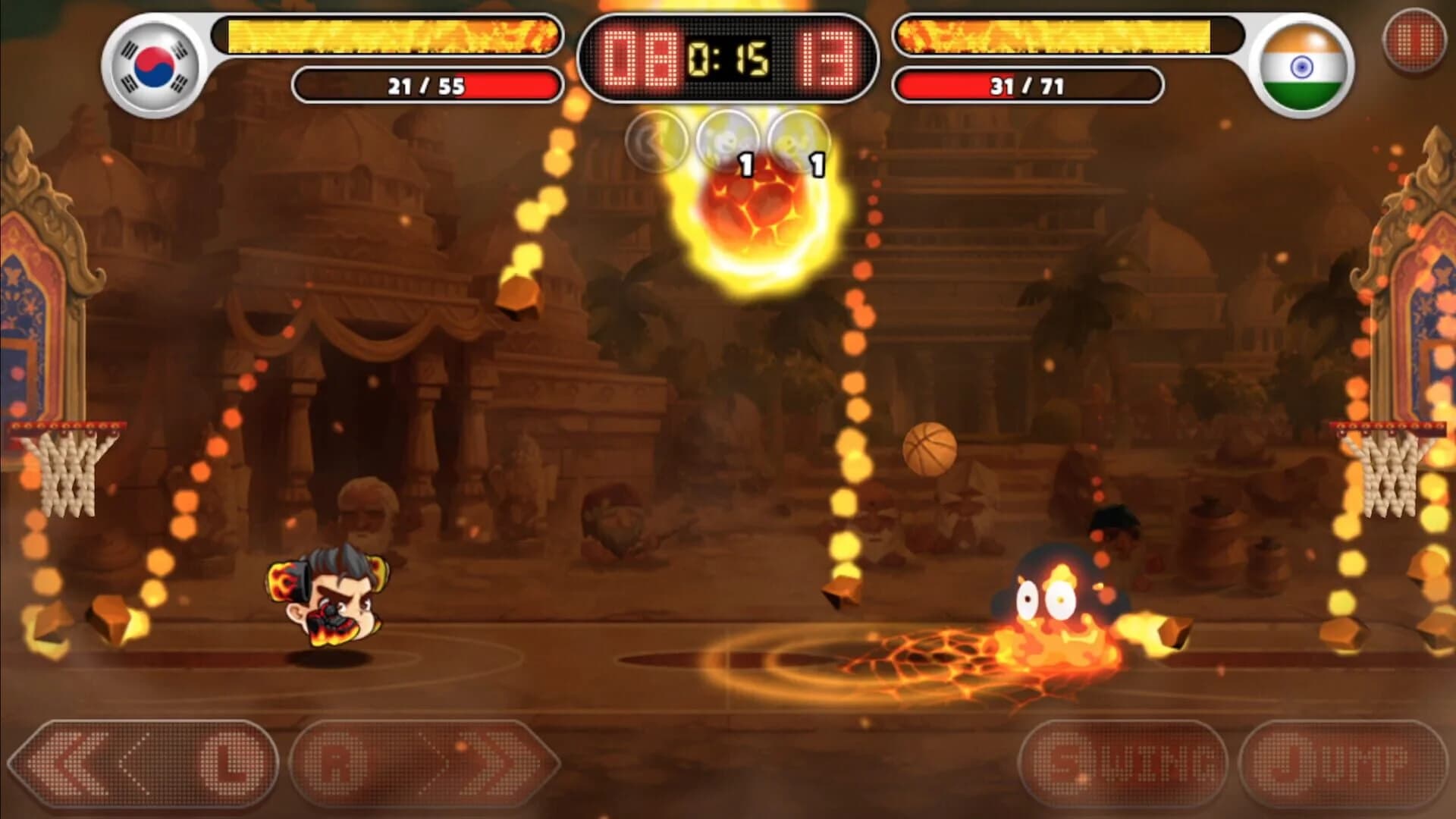Click Korea's fiery yellow power gauge
The width and height of the screenshot is (1456, 819).
pyautogui.click(x=387, y=34)
